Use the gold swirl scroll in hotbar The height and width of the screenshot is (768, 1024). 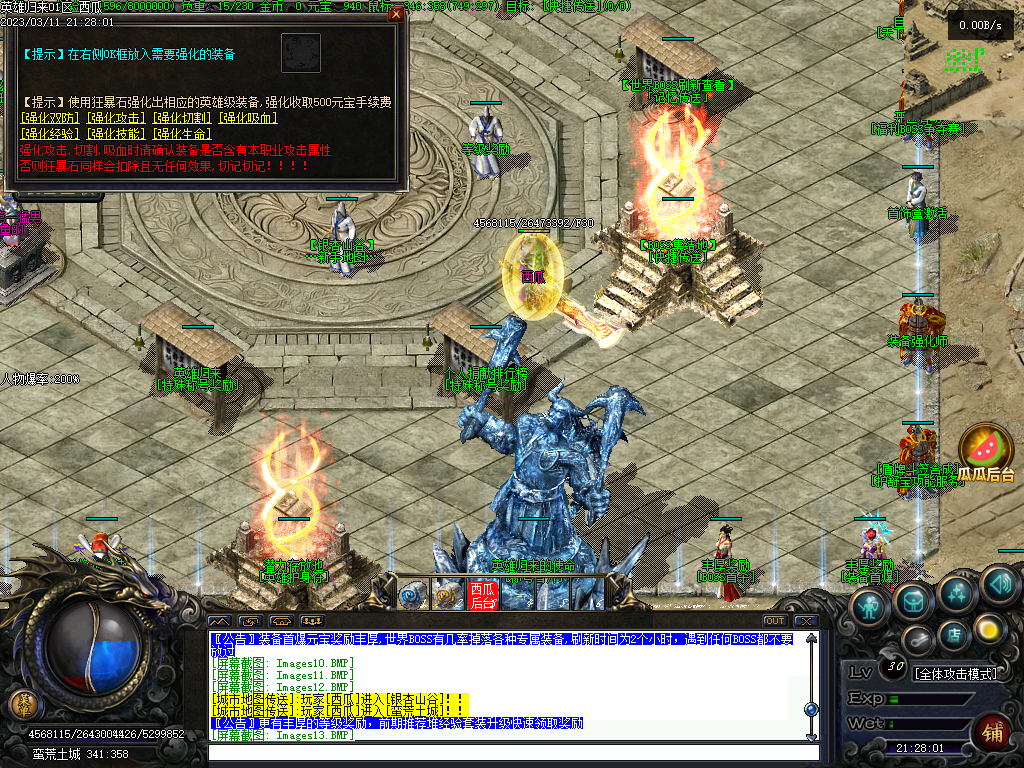pos(446,595)
